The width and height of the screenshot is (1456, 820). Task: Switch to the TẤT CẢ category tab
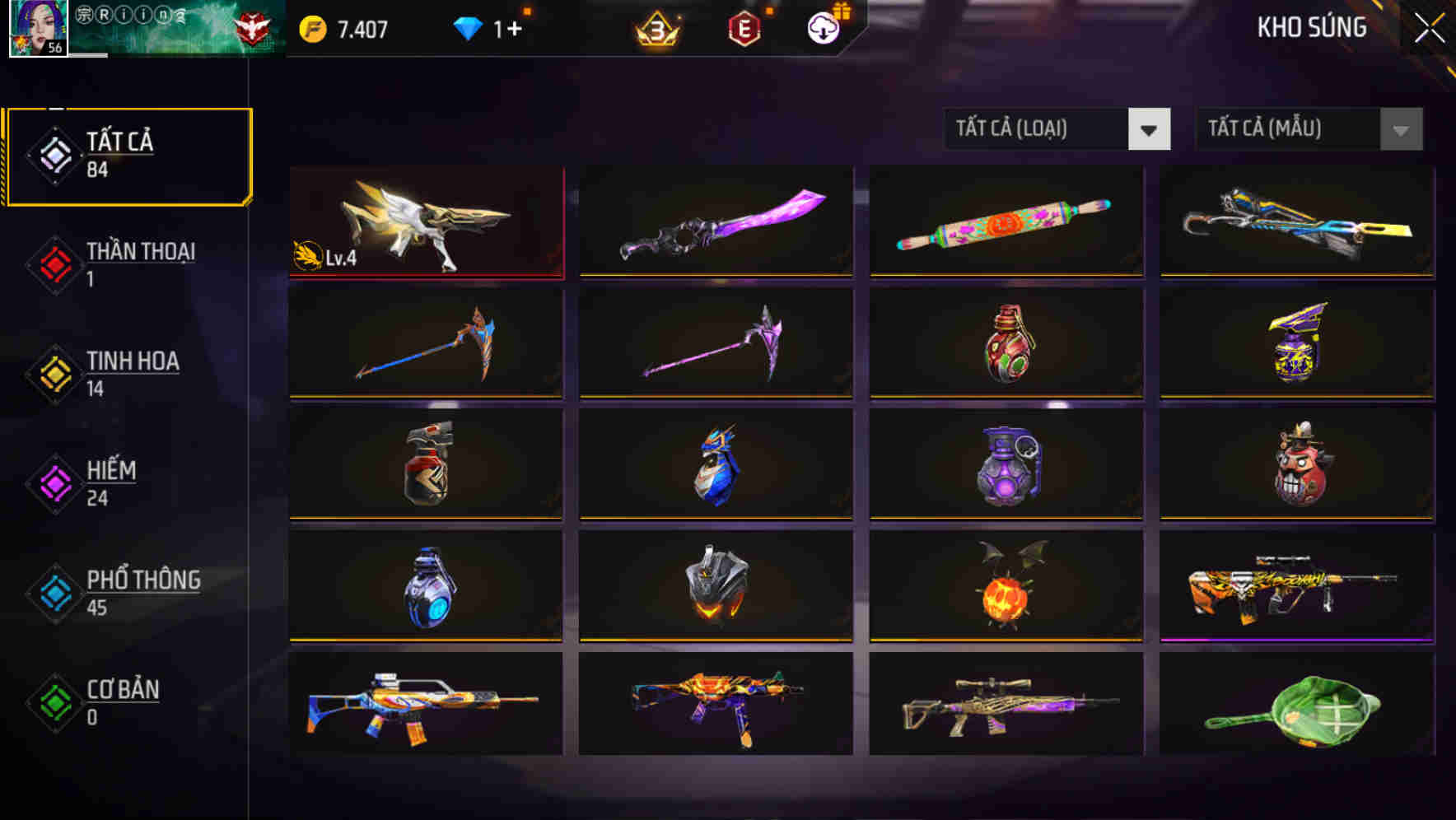pos(128,155)
